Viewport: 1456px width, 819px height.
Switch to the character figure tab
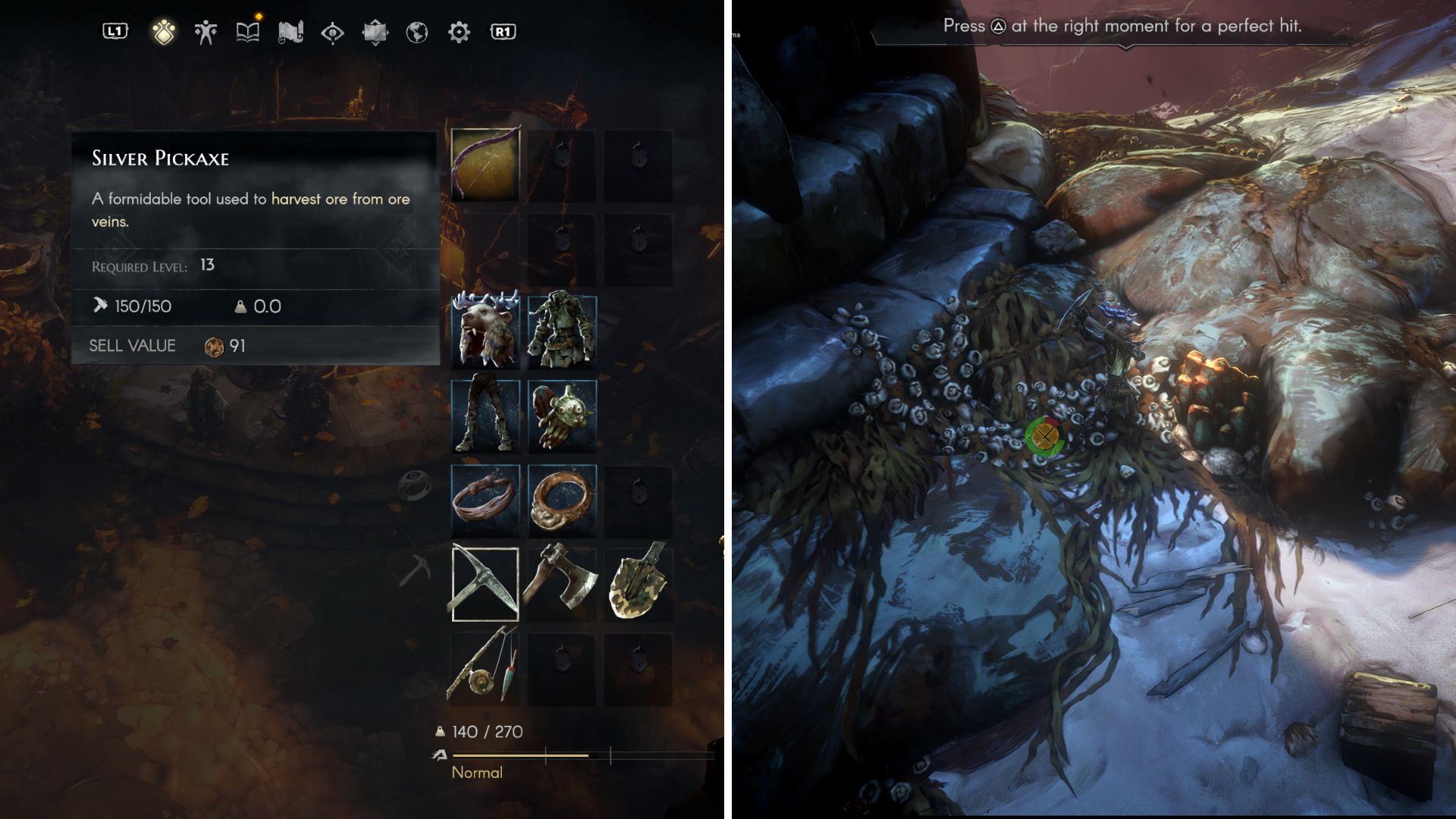[x=206, y=32]
